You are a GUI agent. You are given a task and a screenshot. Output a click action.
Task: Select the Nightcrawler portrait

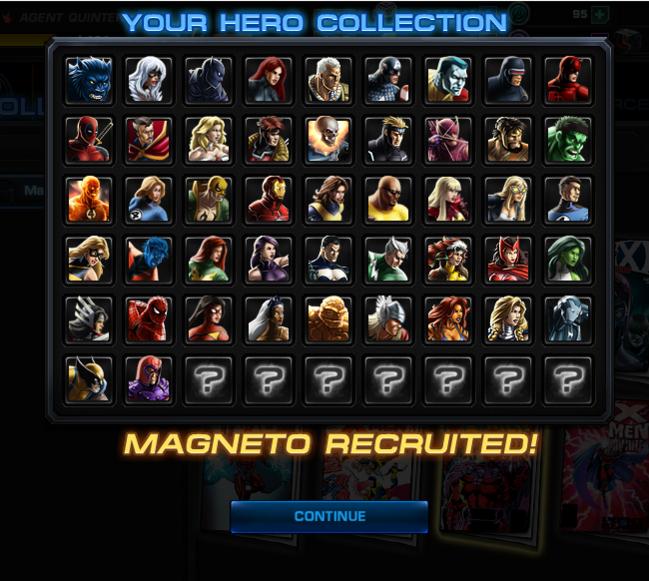(148, 259)
